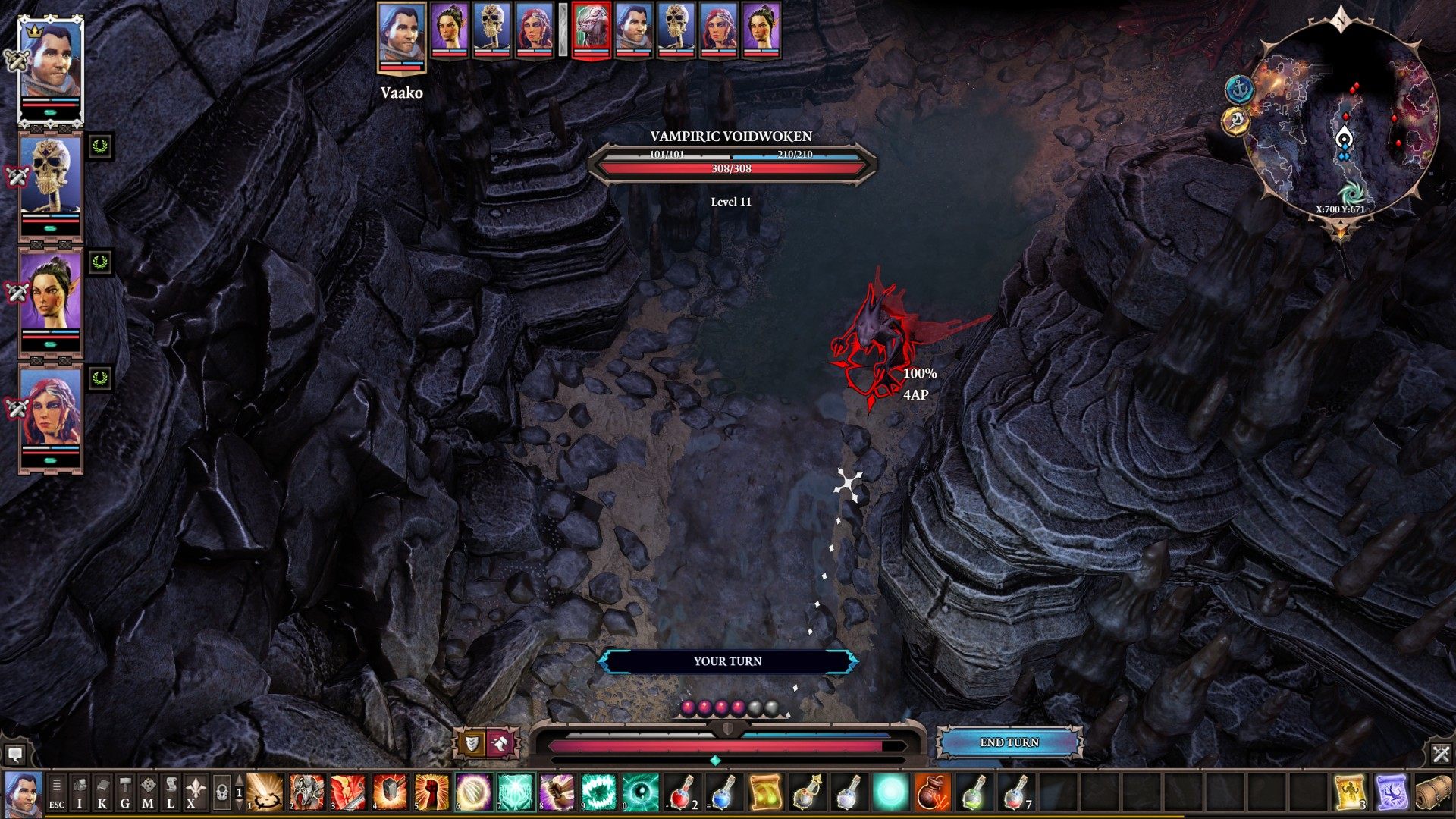
Task: Activate the teal fanged jaws skill
Action: coord(599,792)
